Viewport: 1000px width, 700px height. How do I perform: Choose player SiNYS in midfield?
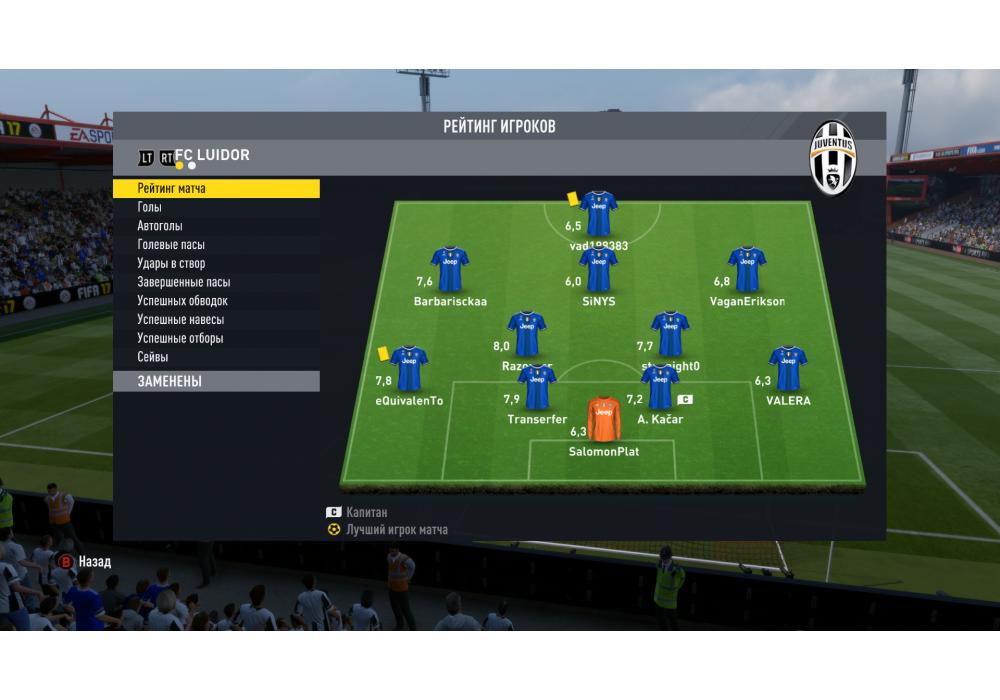coord(598,269)
